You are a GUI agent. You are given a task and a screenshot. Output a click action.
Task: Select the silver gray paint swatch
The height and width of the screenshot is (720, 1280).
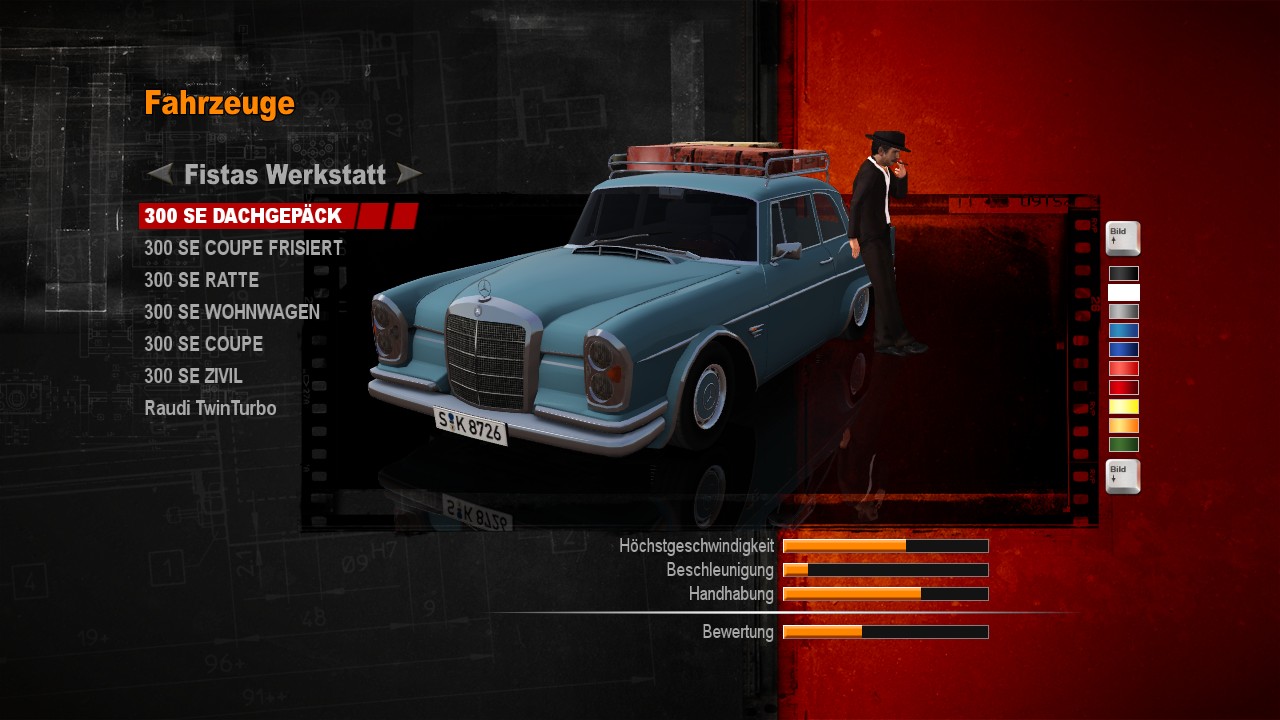(1123, 311)
